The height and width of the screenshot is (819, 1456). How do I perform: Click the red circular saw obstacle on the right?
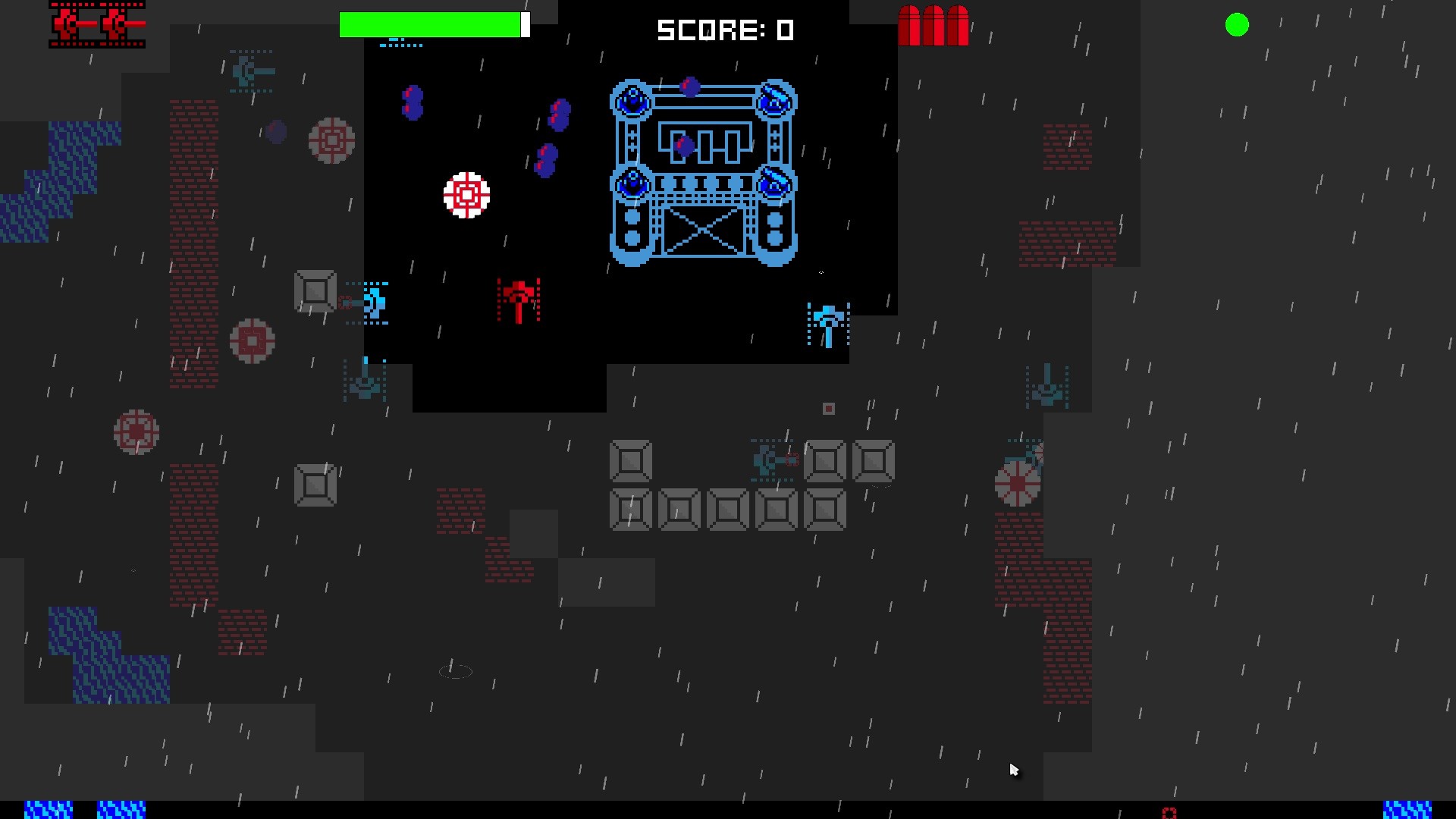click(x=1016, y=481)
